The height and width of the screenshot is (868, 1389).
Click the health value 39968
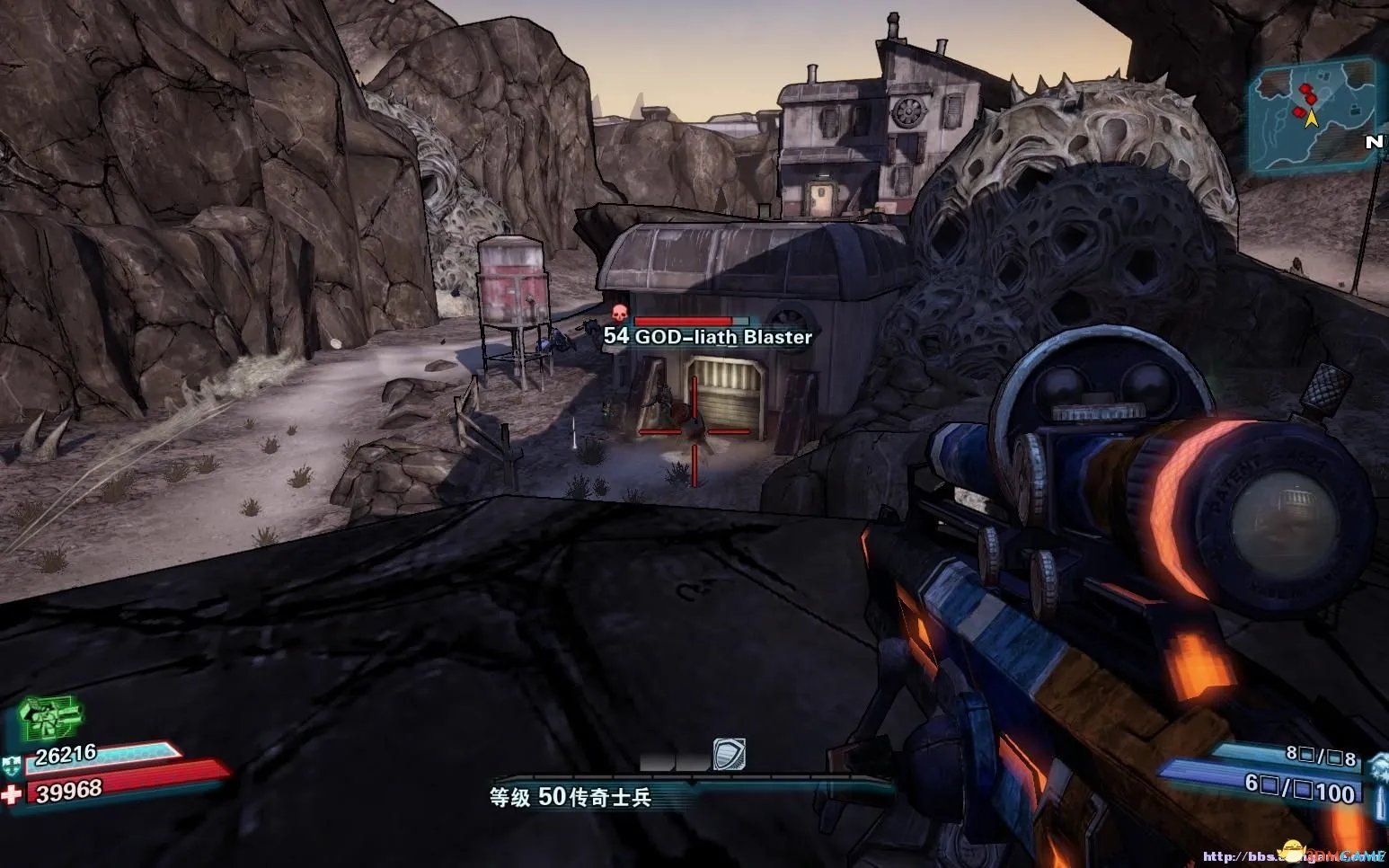click(70, 789)
